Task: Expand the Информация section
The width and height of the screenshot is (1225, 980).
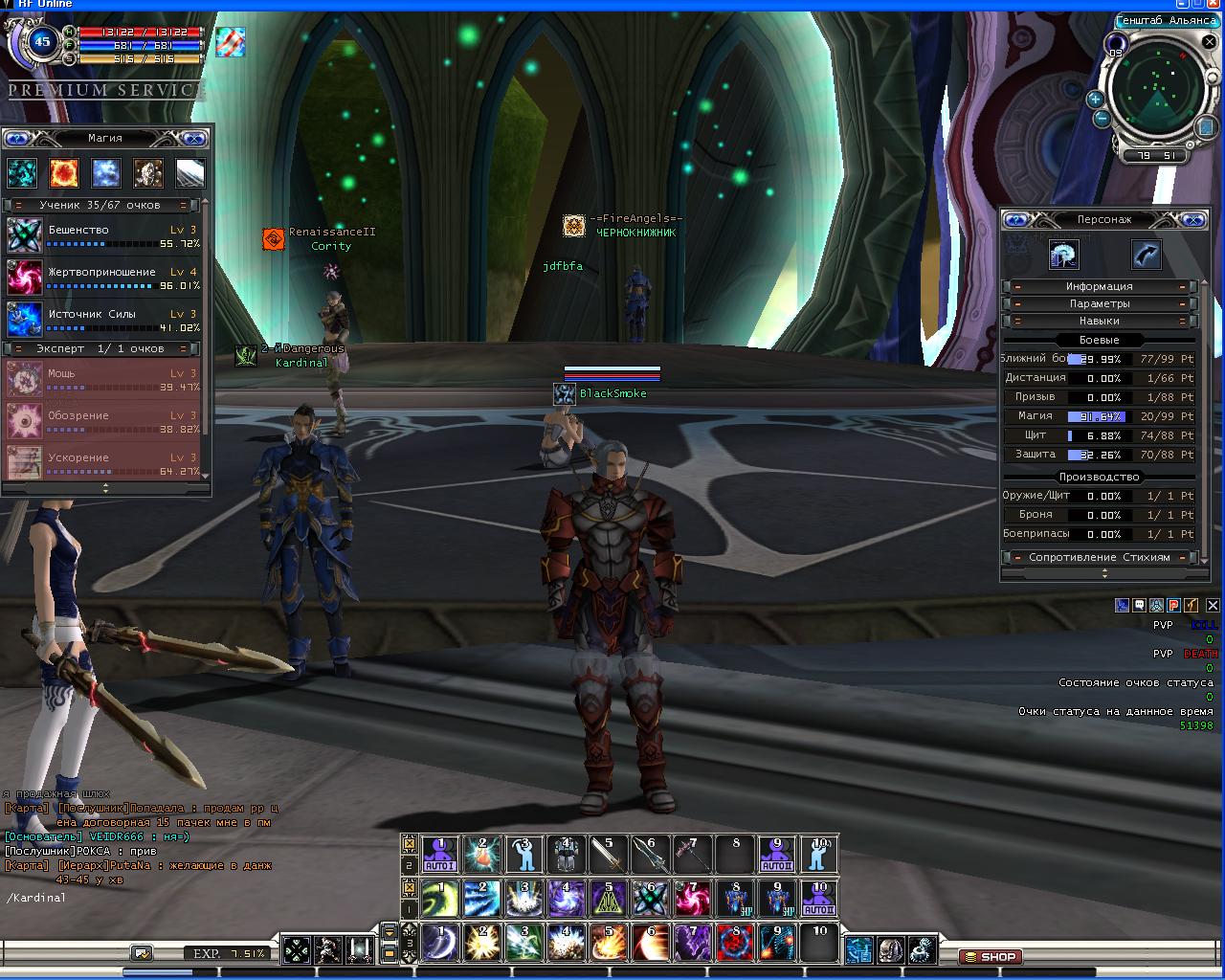Action: pos(1099,286)
